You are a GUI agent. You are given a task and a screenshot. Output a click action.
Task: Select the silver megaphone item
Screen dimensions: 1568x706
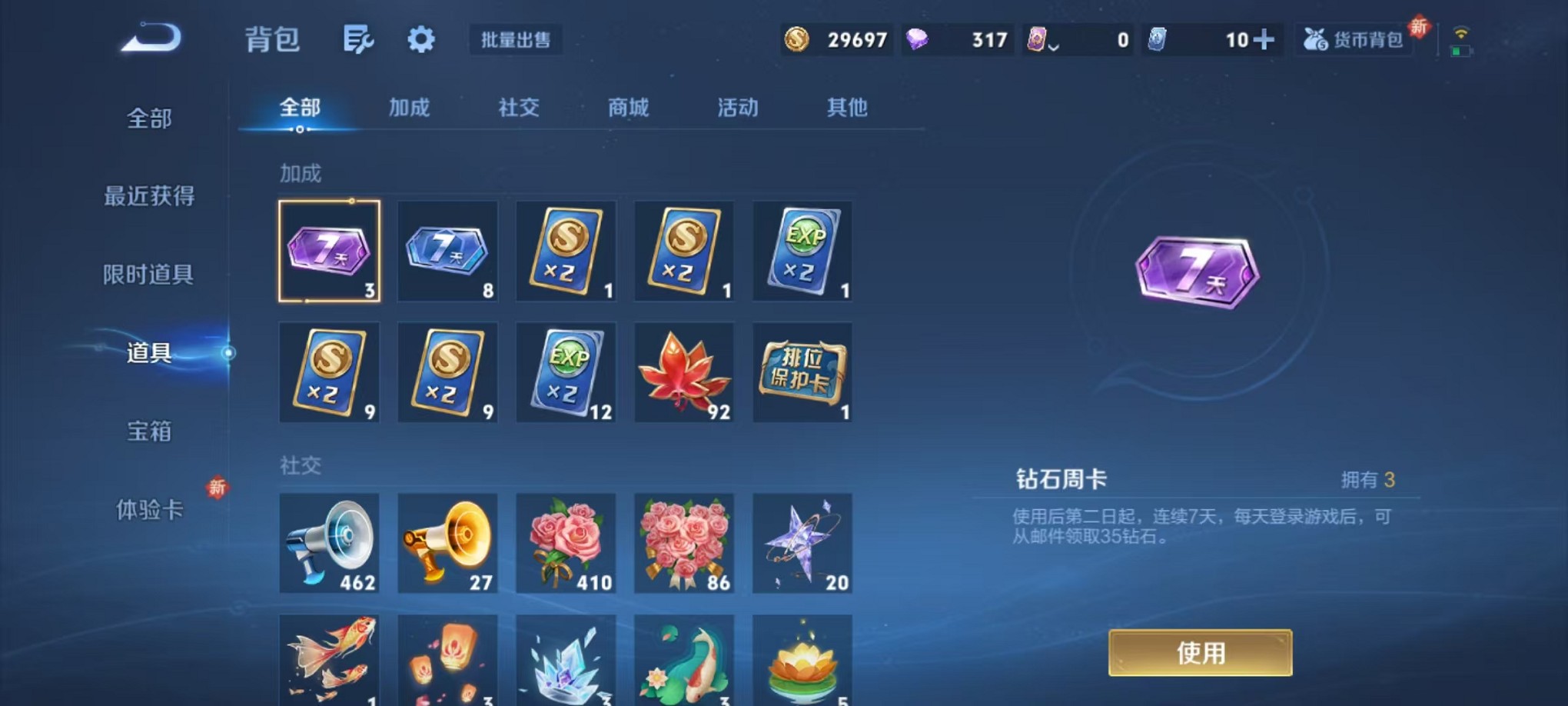click(x=330, y=544)
